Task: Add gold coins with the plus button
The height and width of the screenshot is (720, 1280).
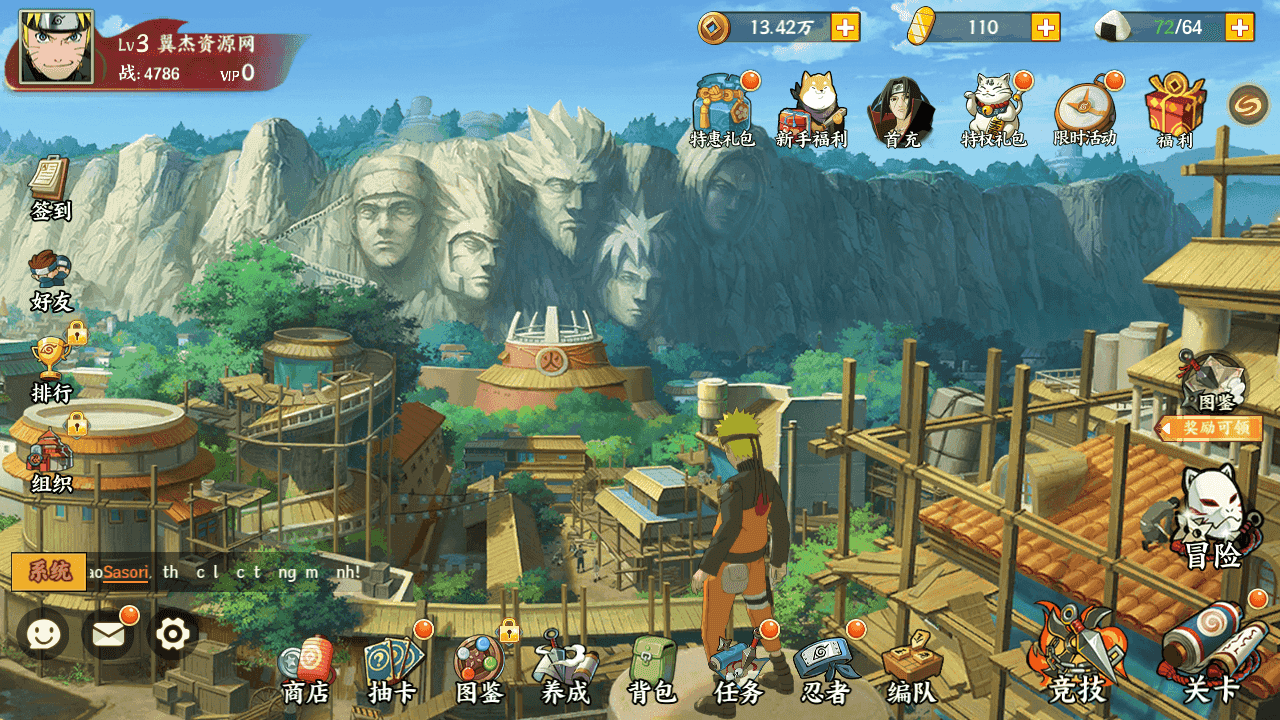Action: point(845,27)
